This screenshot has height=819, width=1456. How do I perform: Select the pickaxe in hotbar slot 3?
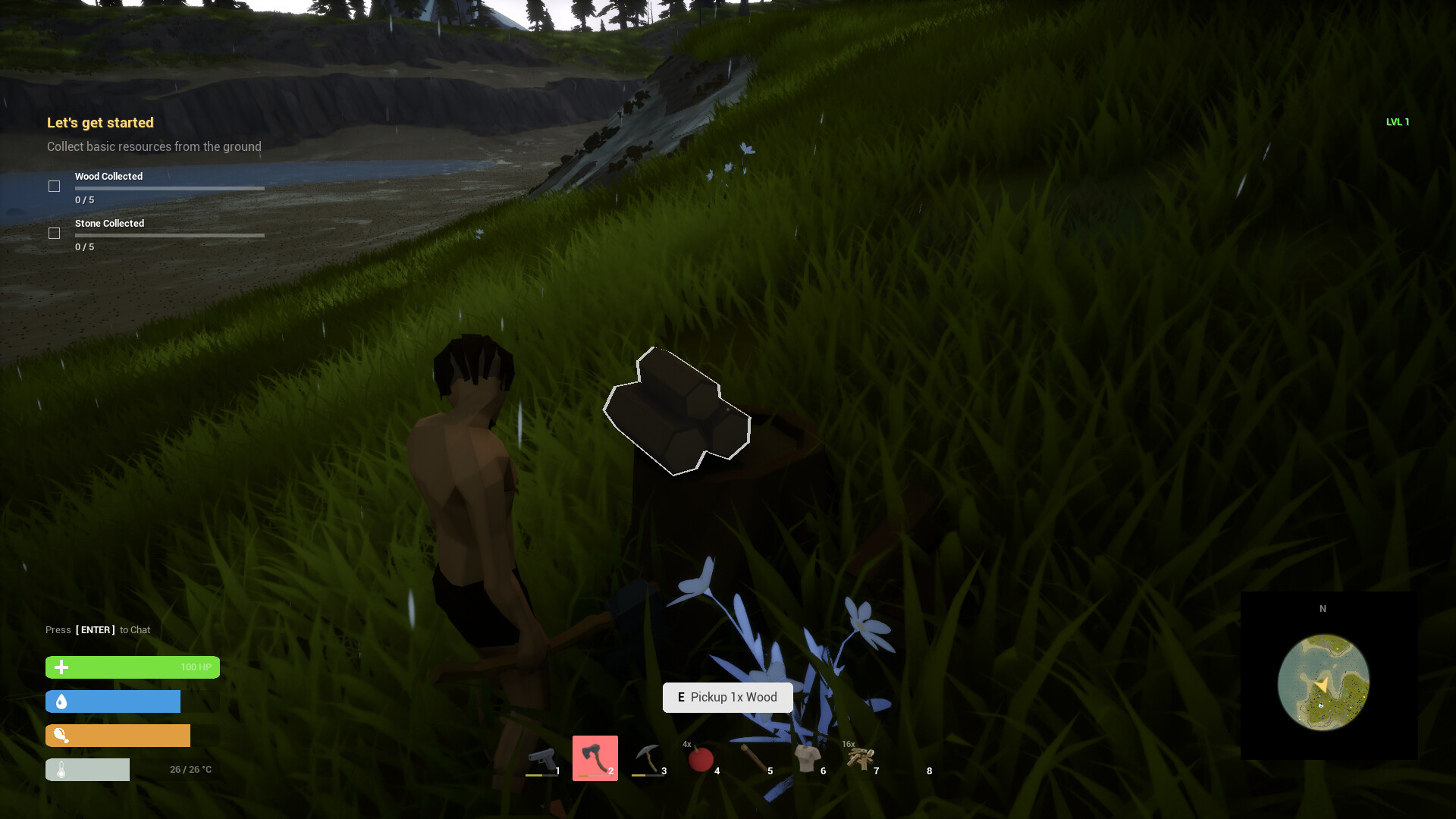point(649,757)
